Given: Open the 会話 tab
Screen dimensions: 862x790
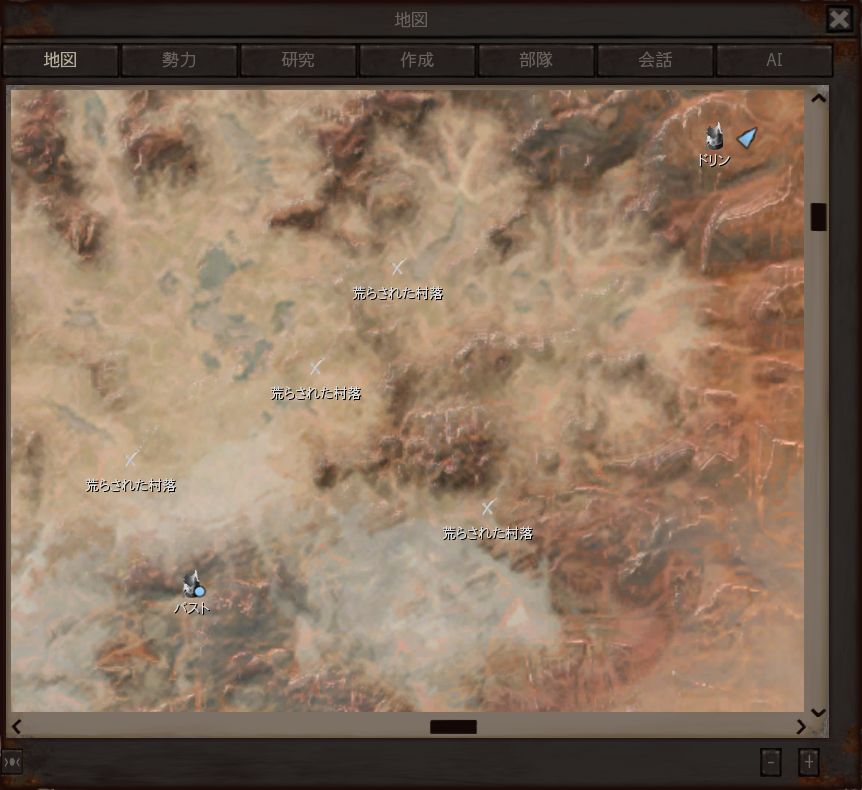Looking at the screenshot, I should (x=655, y=60).
